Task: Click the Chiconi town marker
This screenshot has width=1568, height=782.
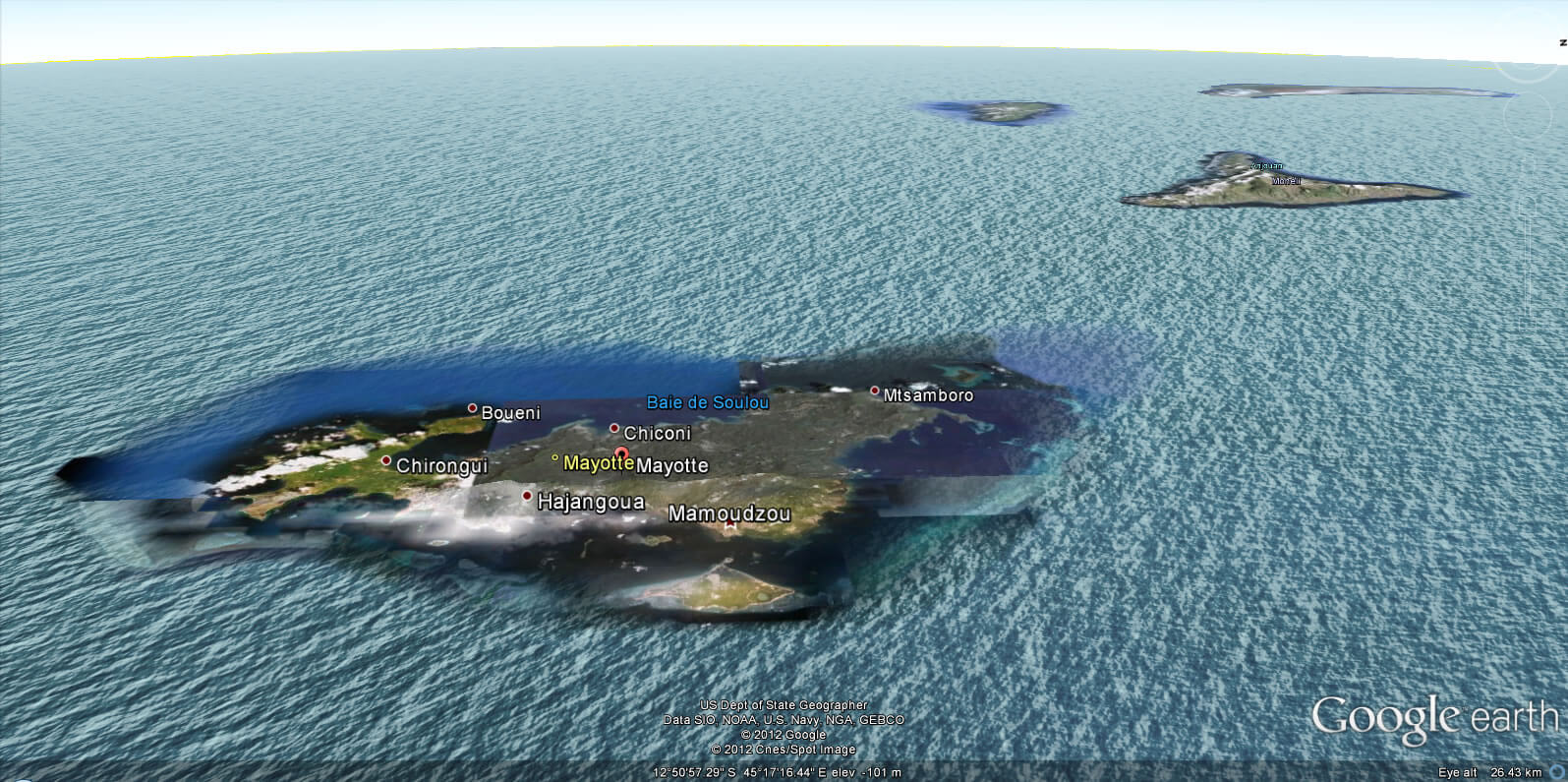Action: tap(614, 429)
